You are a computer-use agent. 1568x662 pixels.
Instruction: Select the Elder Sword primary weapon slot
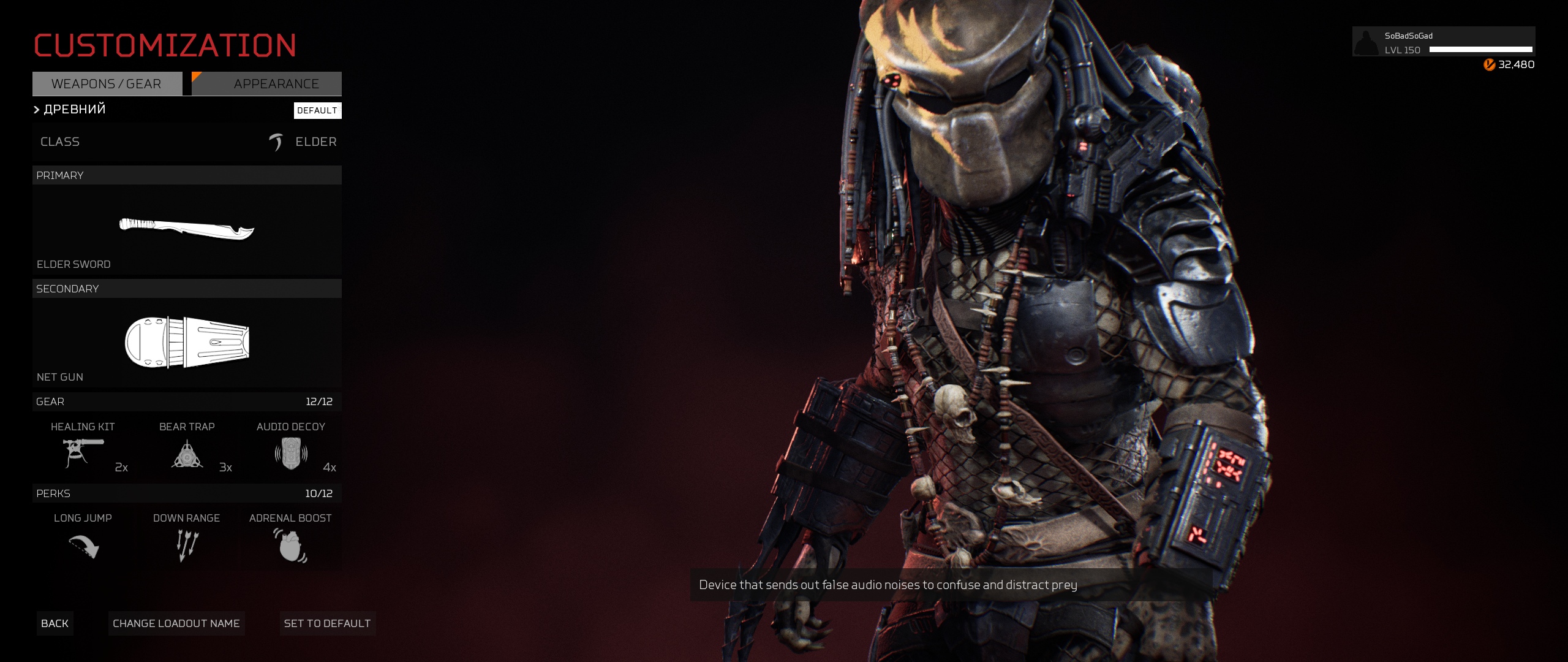point(187,230)
